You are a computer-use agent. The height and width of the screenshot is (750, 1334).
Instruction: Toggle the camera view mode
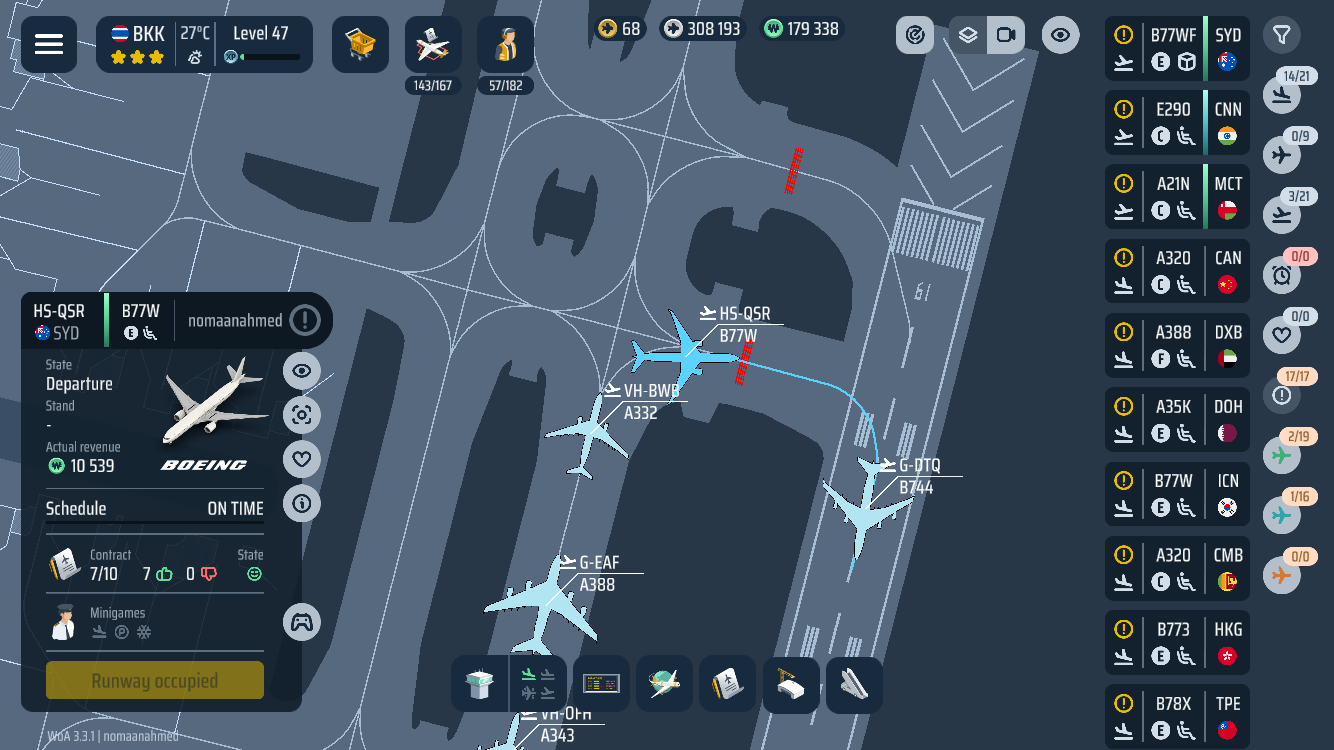(1006, 36)
